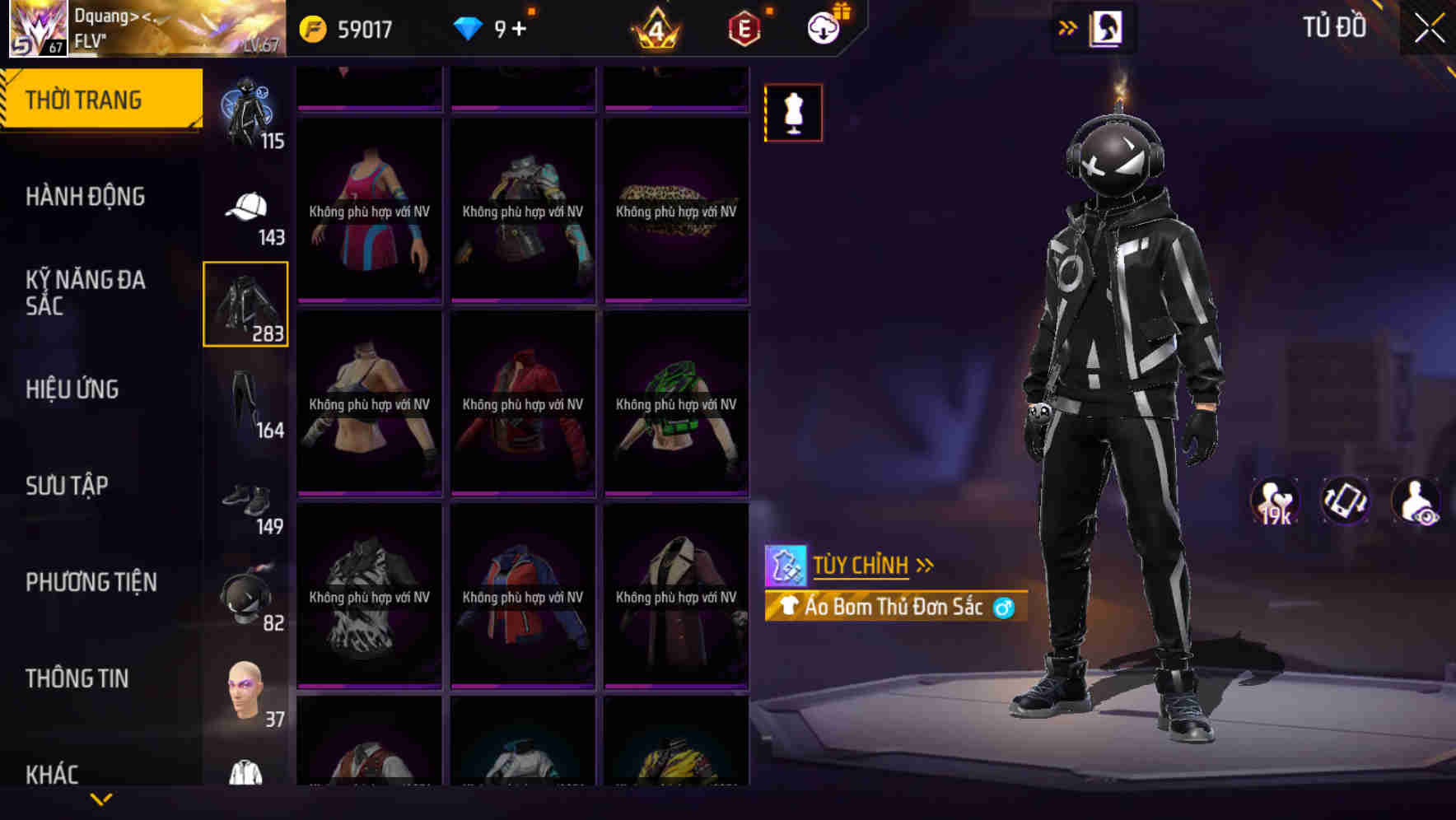This screenshot has width=1456, height=820.
Task: Open the headphones accessory category
Action: click(246, 597)
